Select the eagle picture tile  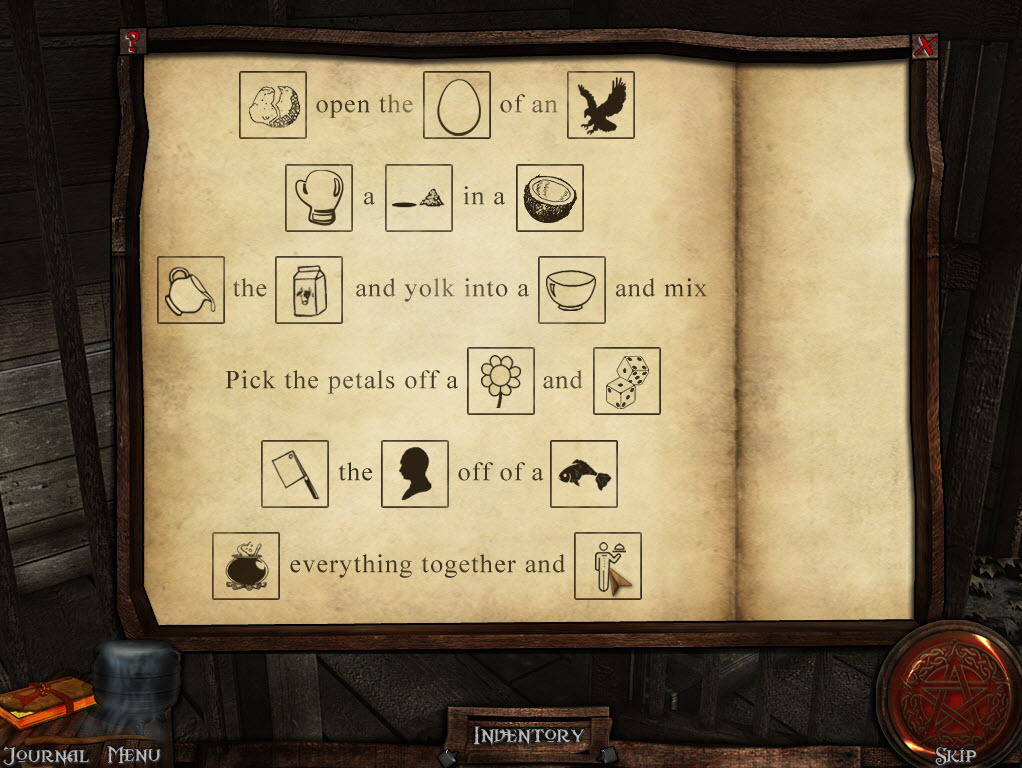click(x=601, y=105)
